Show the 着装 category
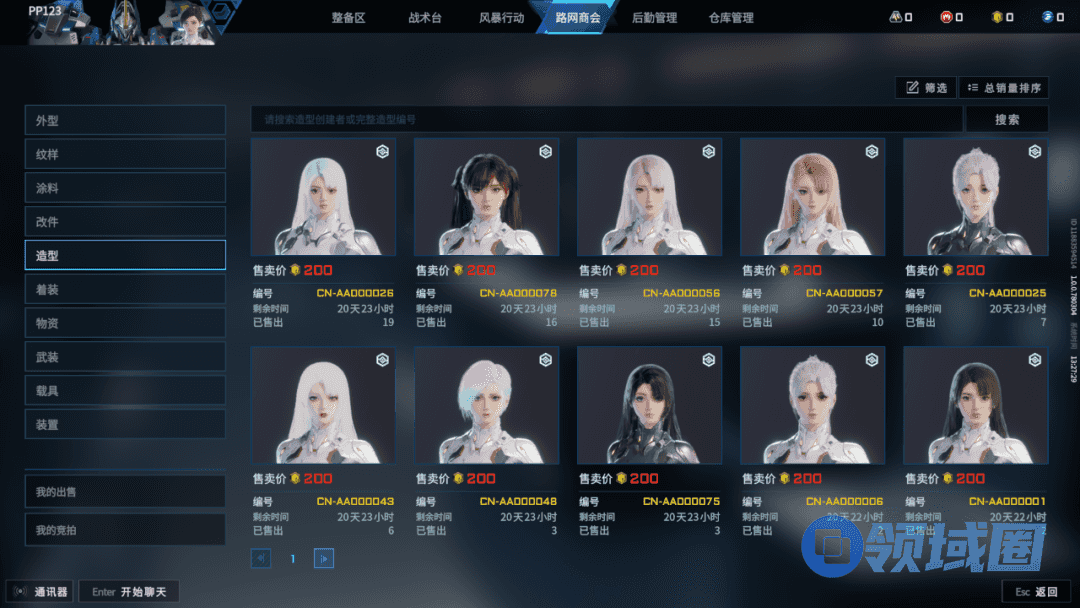 125,290
